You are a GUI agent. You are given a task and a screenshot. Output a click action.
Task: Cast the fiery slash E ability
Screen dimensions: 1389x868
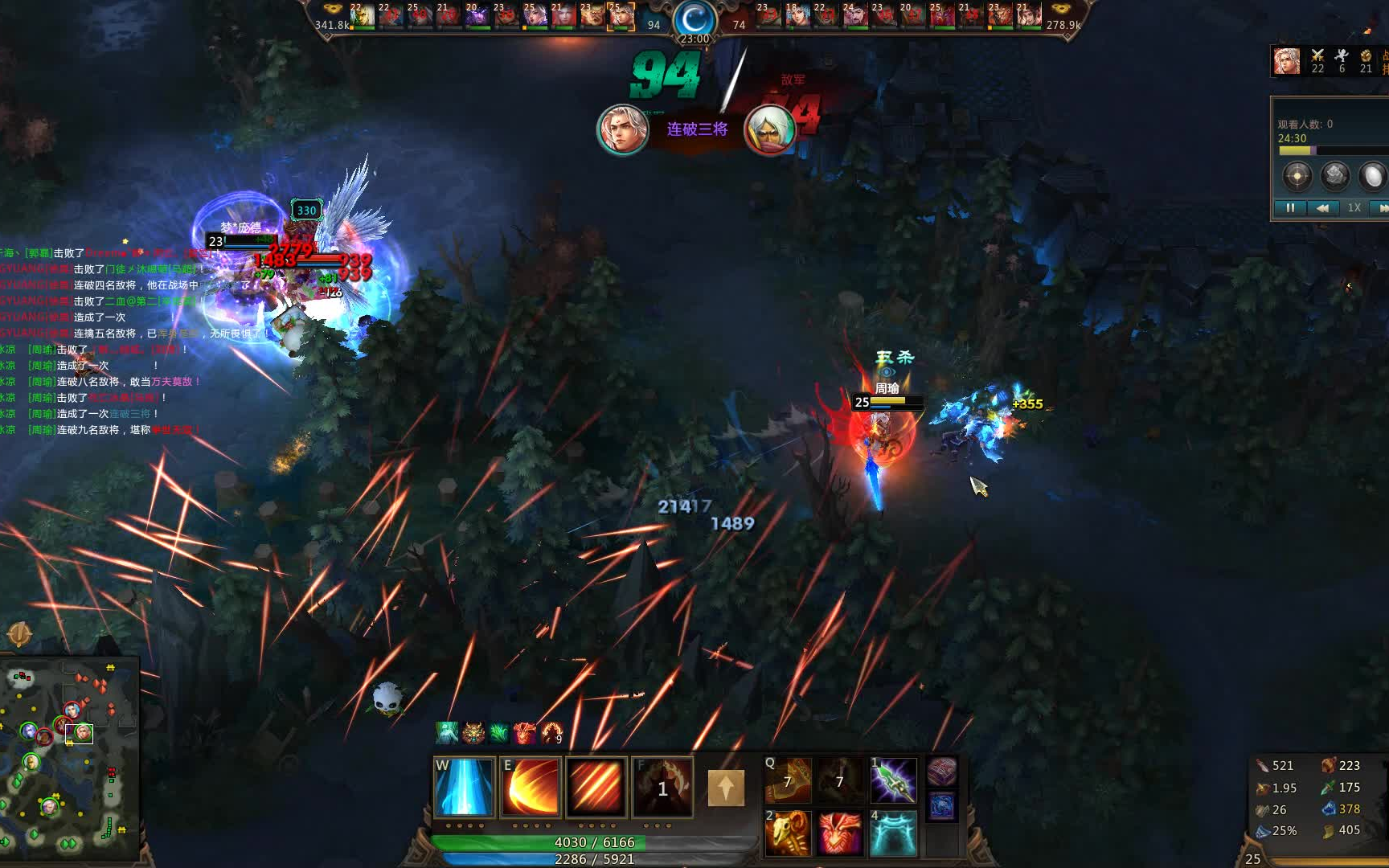(530, 788)
